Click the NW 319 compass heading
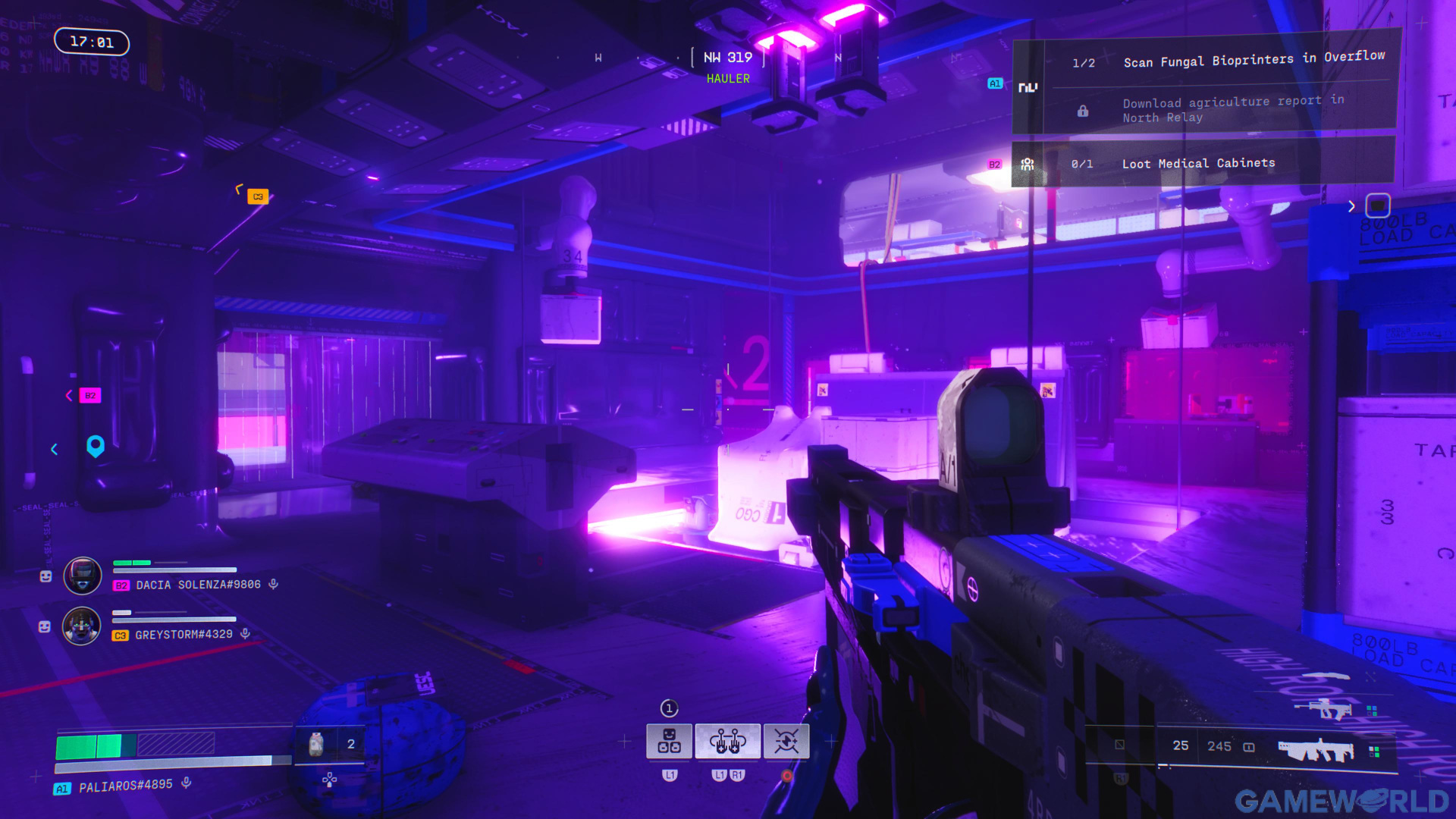This screenshot has height=819, width=1456. (x=727, y=58)
